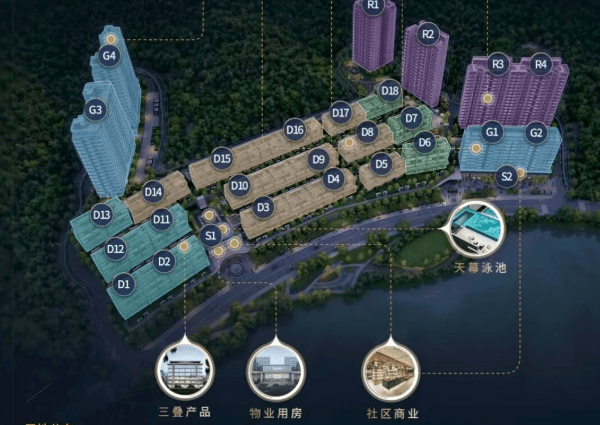The image size is (600, 425).
Task: Choose the R1 building marker
Action: coord(374,6)
